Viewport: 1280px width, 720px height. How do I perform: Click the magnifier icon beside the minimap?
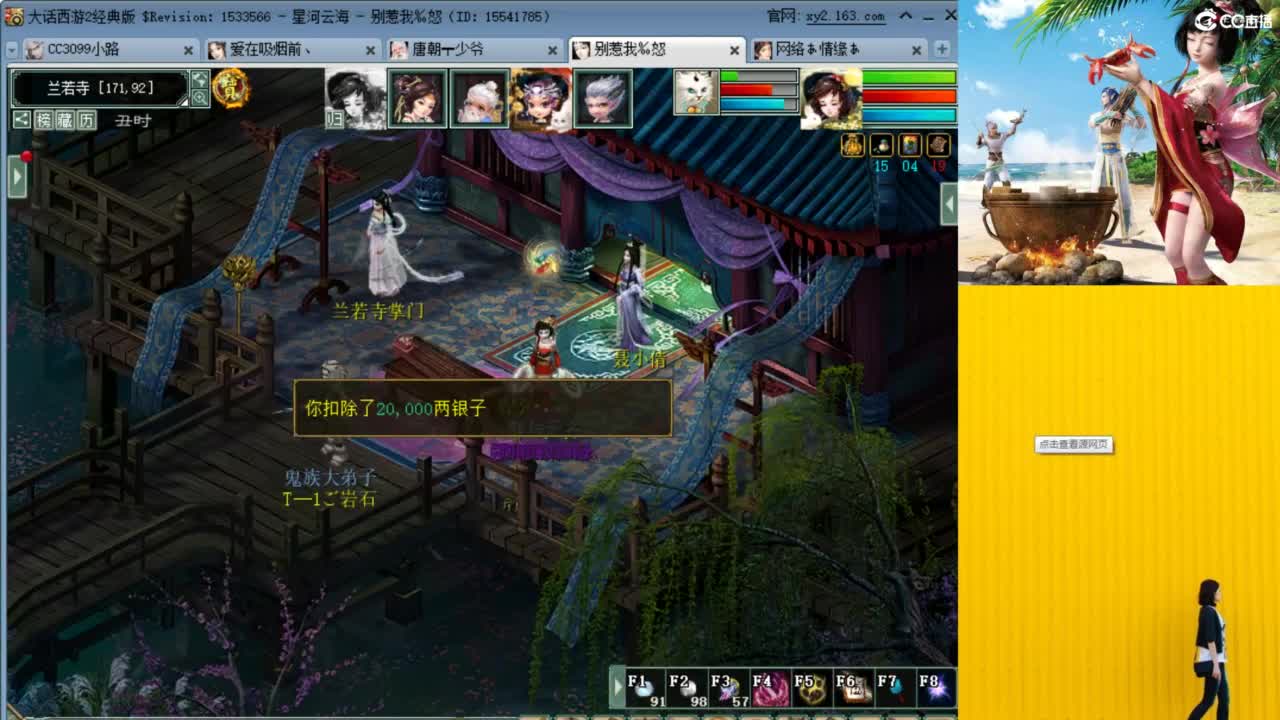tap(201, 96)
